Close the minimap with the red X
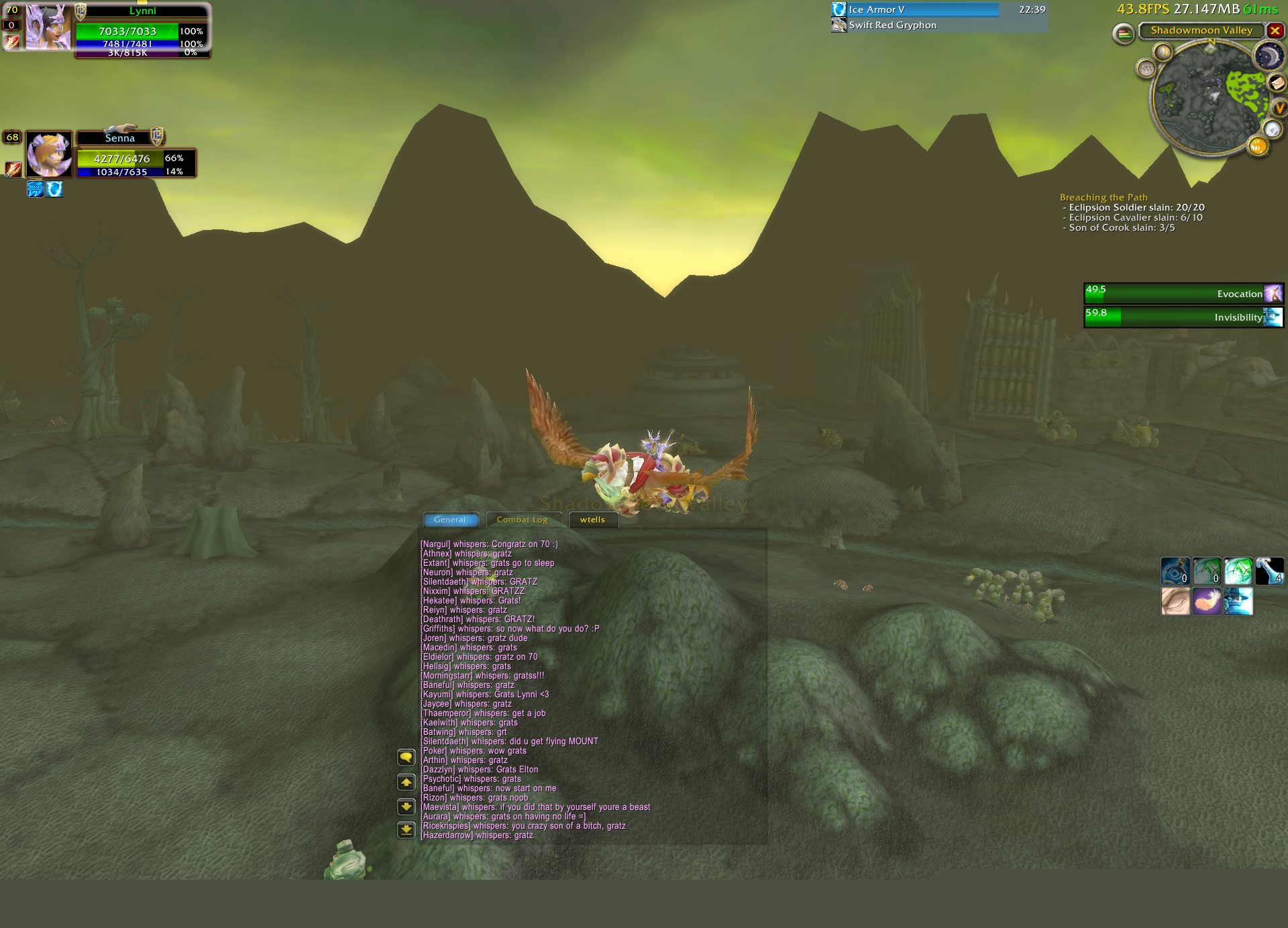 [1275, 31]
